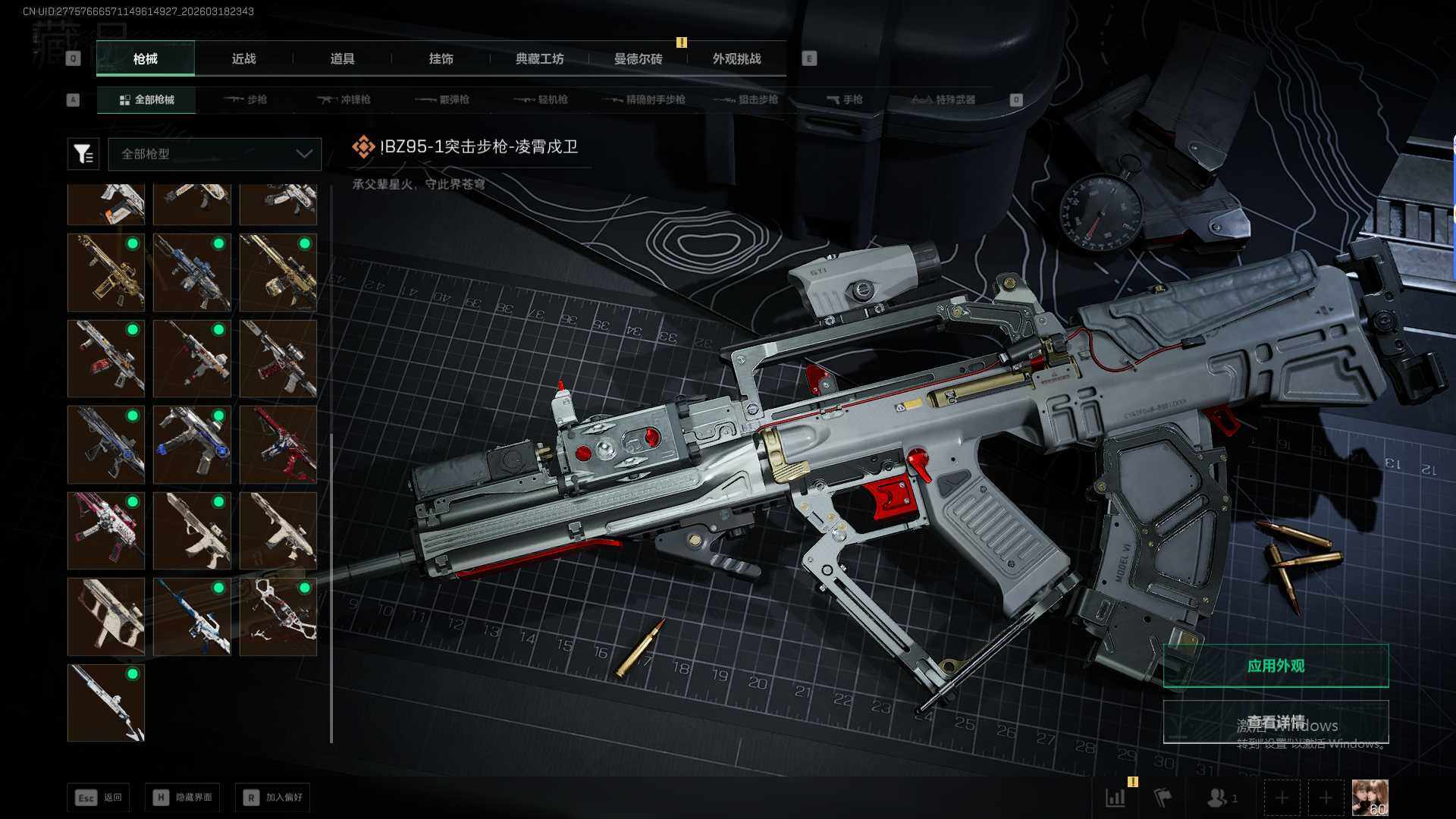Choose the gold rifle skin with drum magazine
This screenshot has height=819, width=1456.
click(x=278, y=272)
